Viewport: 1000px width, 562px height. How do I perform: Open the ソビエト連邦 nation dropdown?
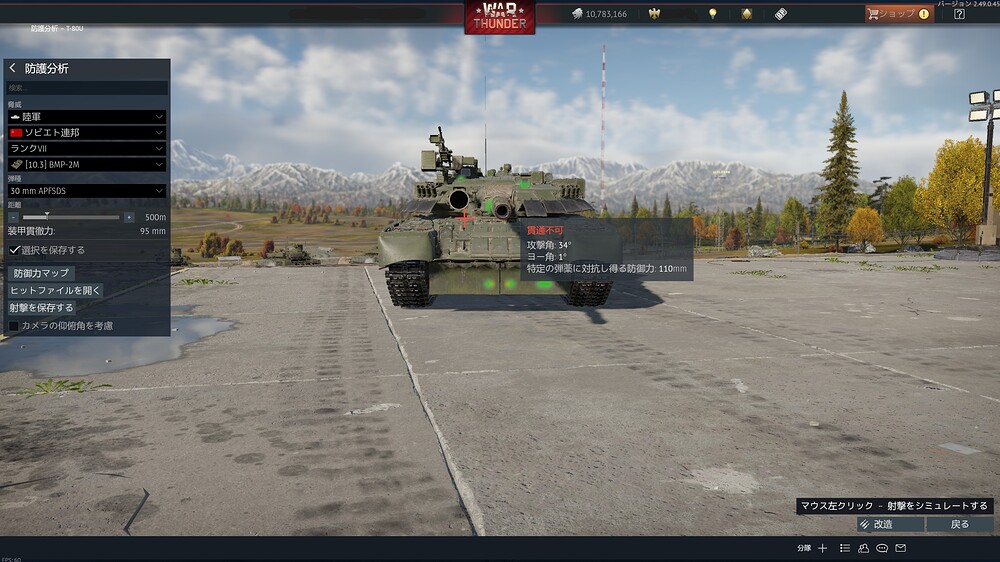(x=86, y=132)
